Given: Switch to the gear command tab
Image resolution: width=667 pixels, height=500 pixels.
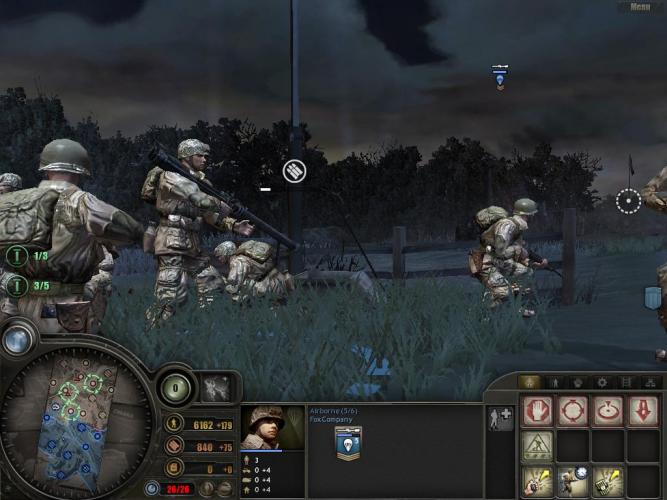Looking at the screenshot, I should click(x=601, y=382).
